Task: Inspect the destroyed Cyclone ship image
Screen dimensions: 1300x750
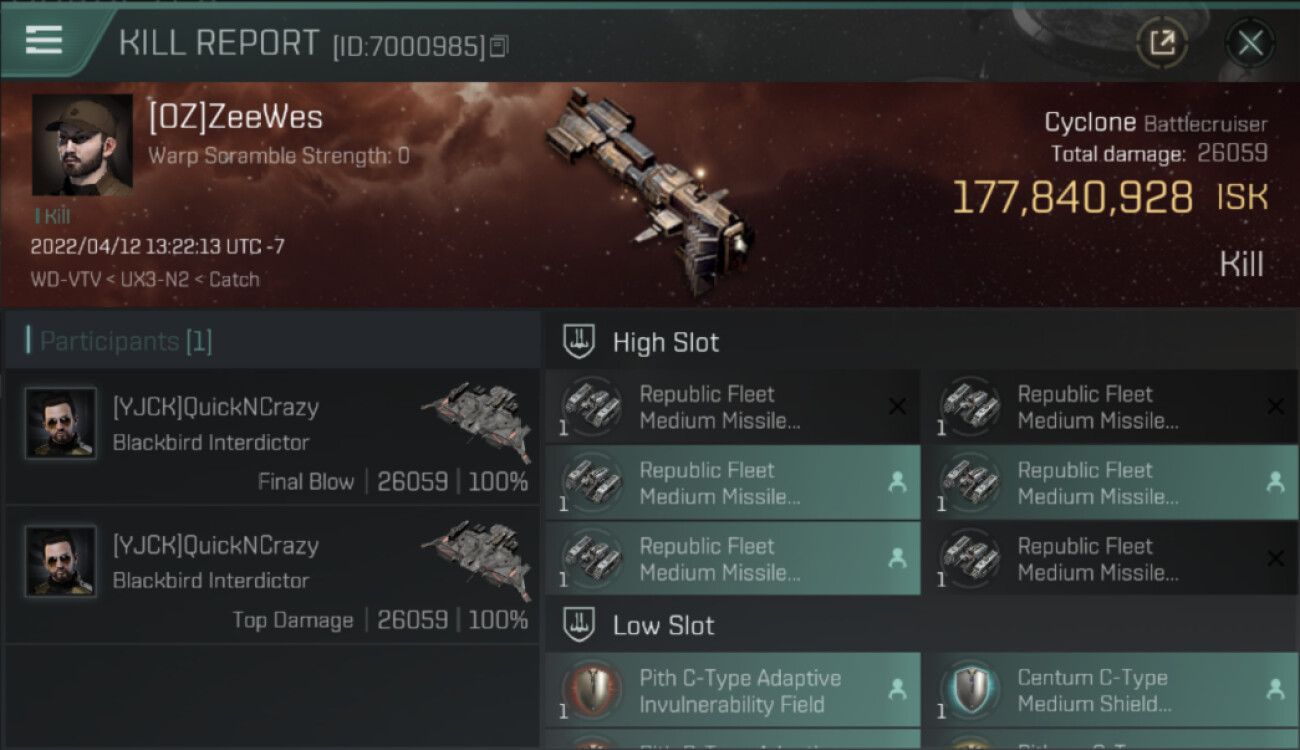Action: [648, 190]
